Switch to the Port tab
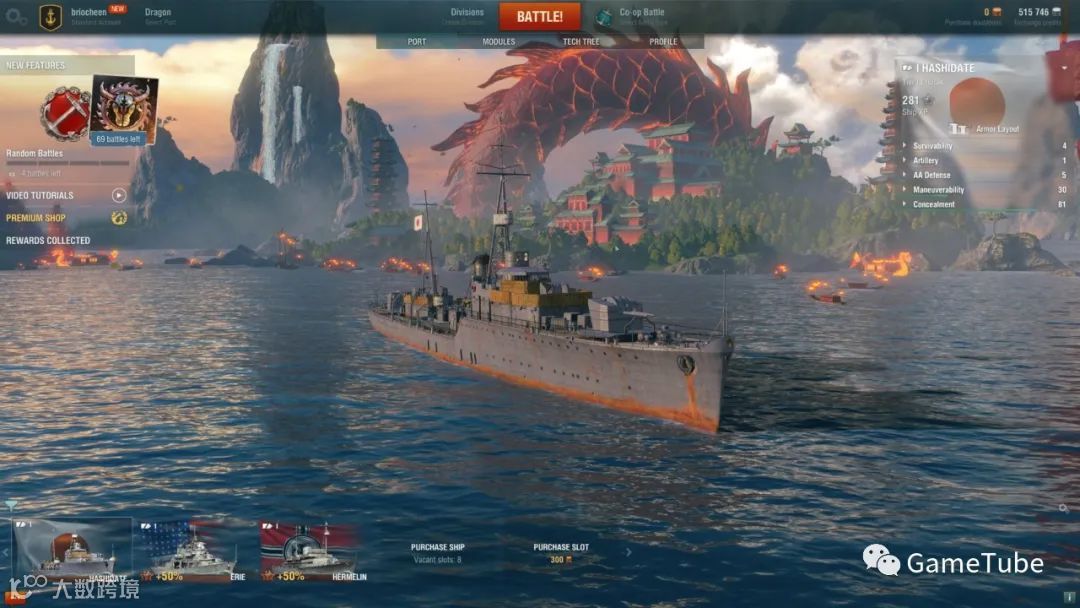 tap(417, 42)
